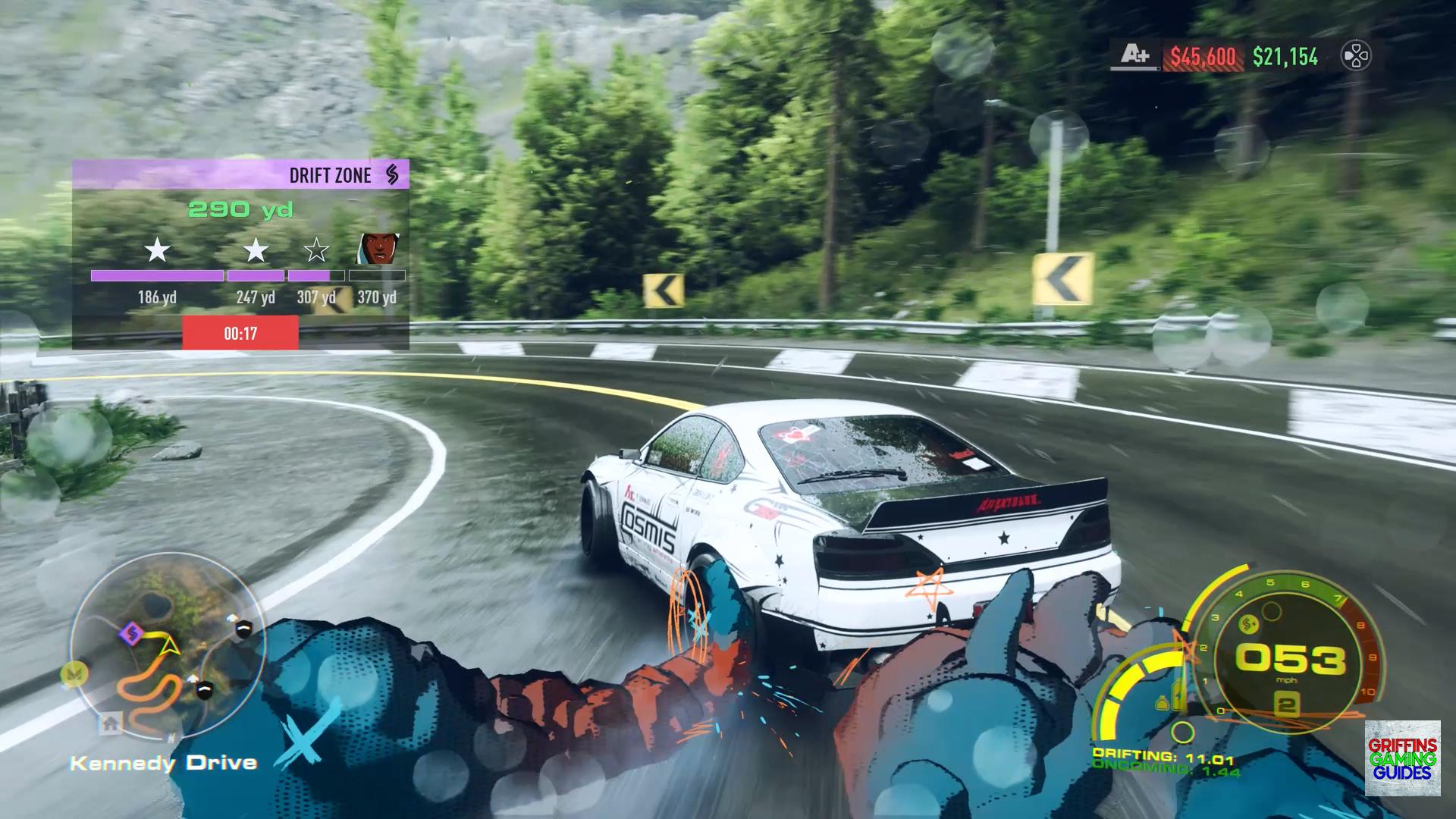Select the green M marker on the minimap edge

(x=75, y=672)
